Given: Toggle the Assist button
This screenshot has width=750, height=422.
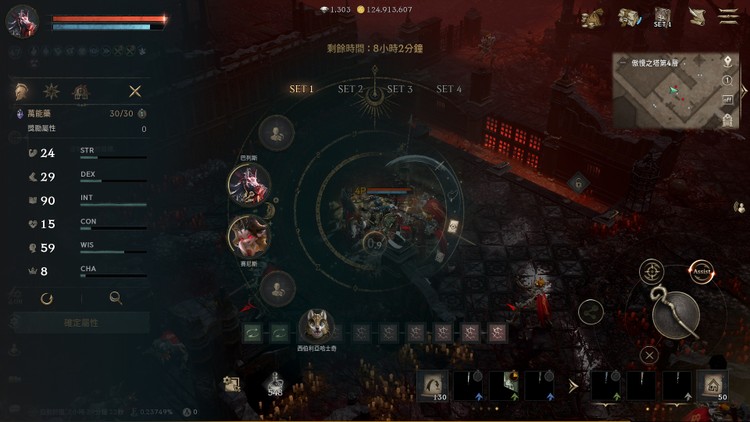Looking at the screenshot, I should [x=702, y=271].
